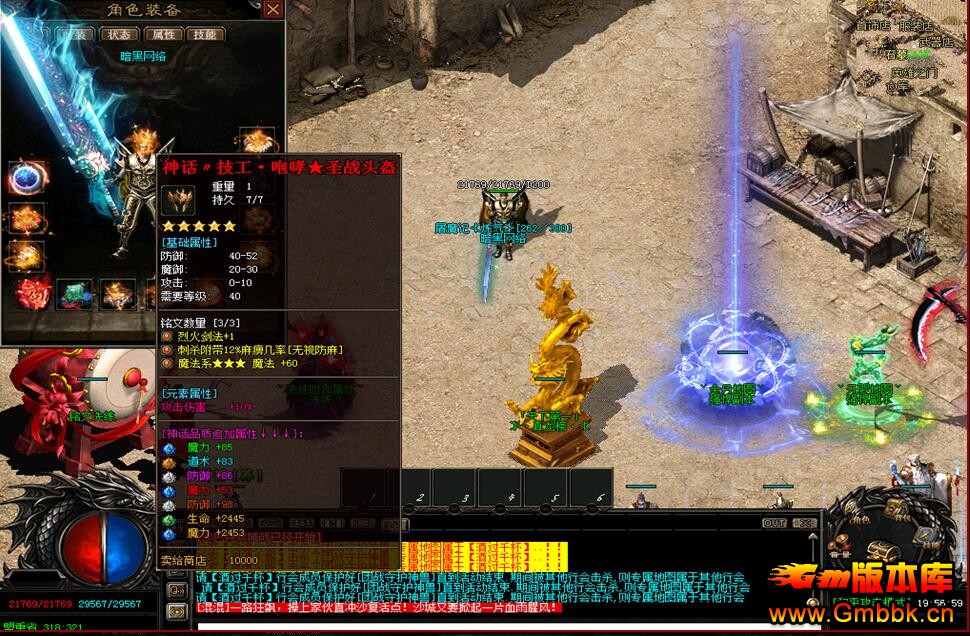Select the flaming helmet equipment slot
Viewport: 970px width, 636px height.
point(257,140)
